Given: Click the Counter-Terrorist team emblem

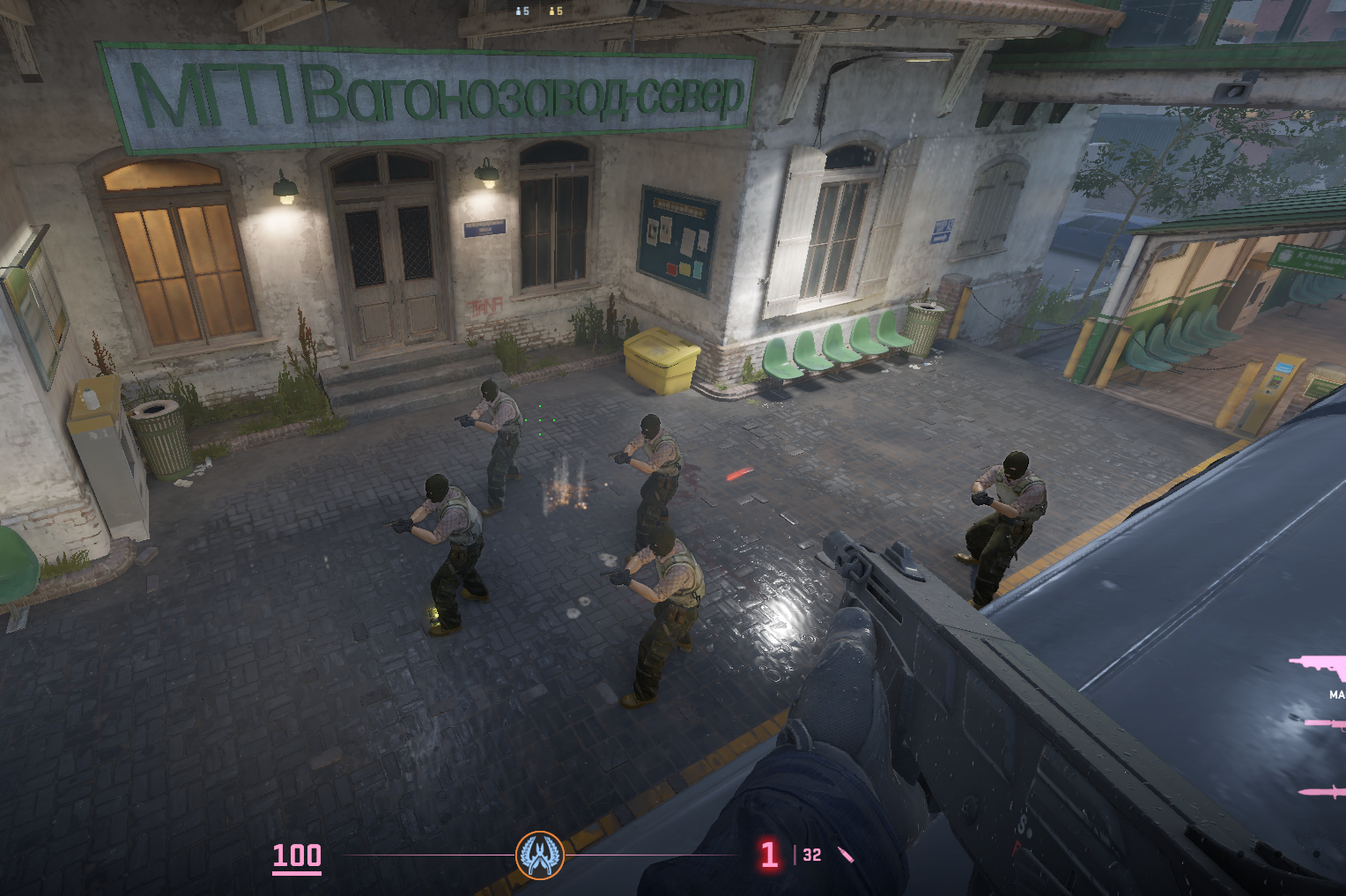Looking at the screenshot, I should (x=539, y=855).
